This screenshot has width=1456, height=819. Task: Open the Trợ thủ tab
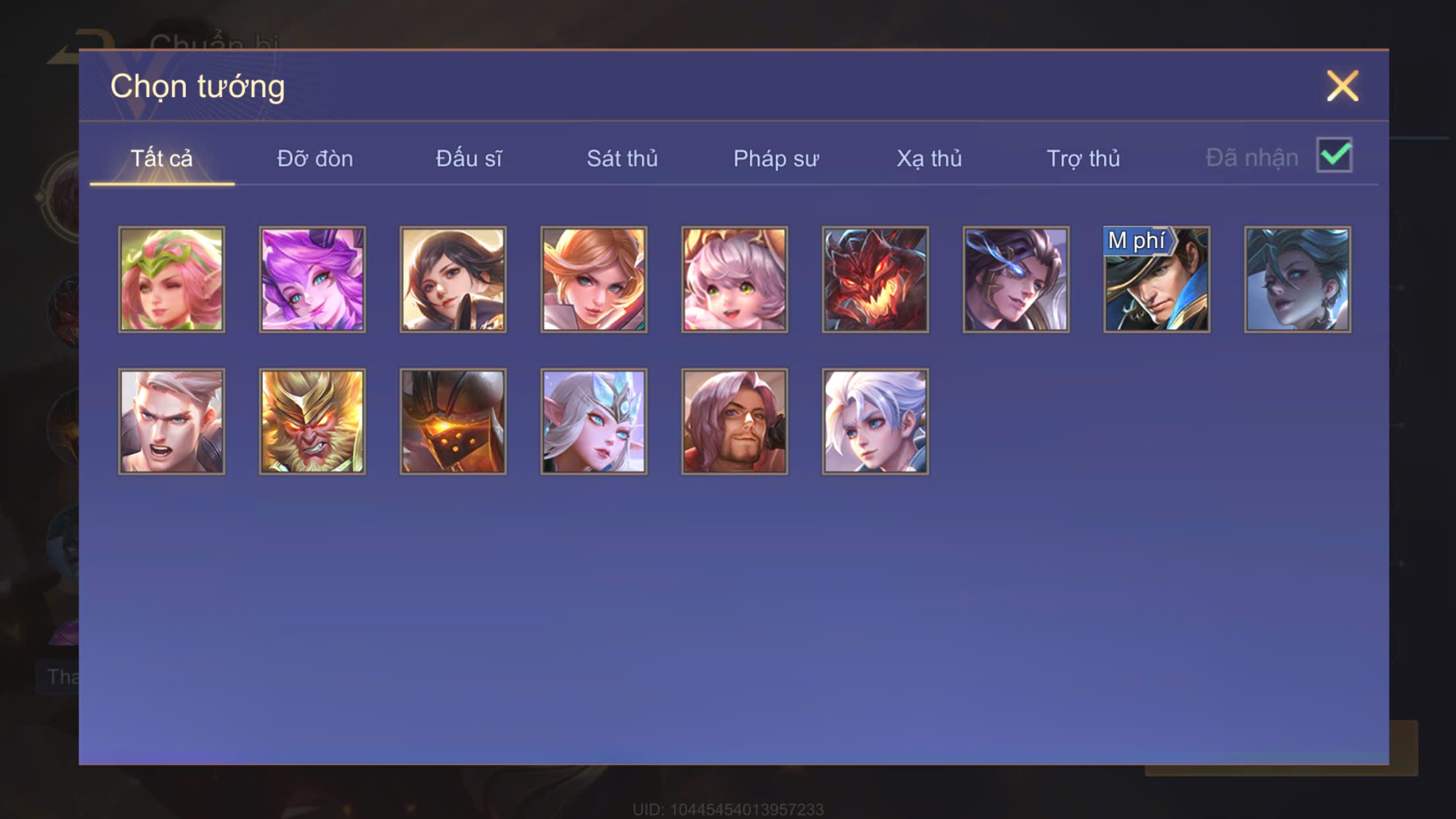(1083, 159)
